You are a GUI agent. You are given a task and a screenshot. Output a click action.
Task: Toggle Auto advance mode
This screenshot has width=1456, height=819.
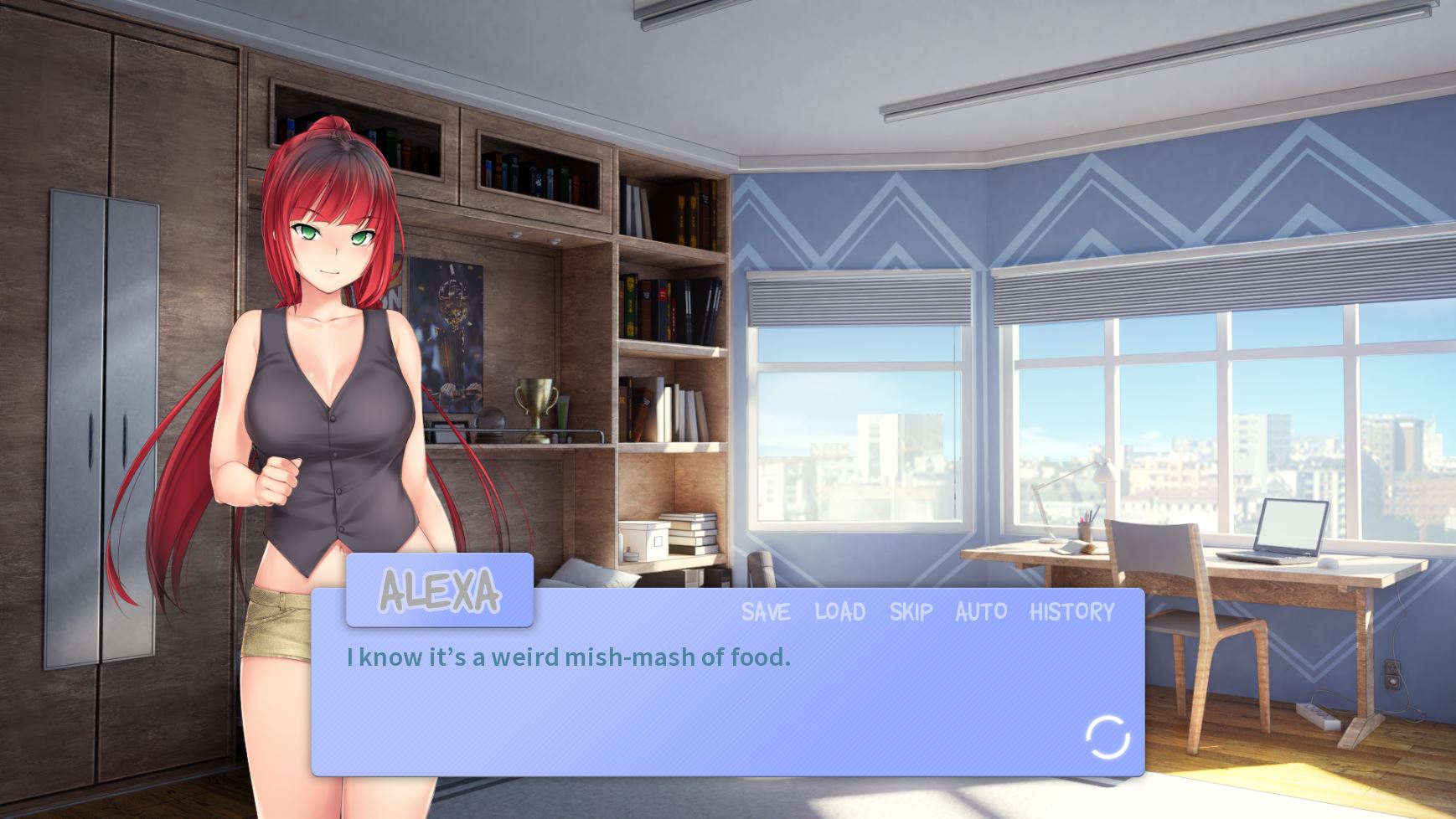[981, 612]
